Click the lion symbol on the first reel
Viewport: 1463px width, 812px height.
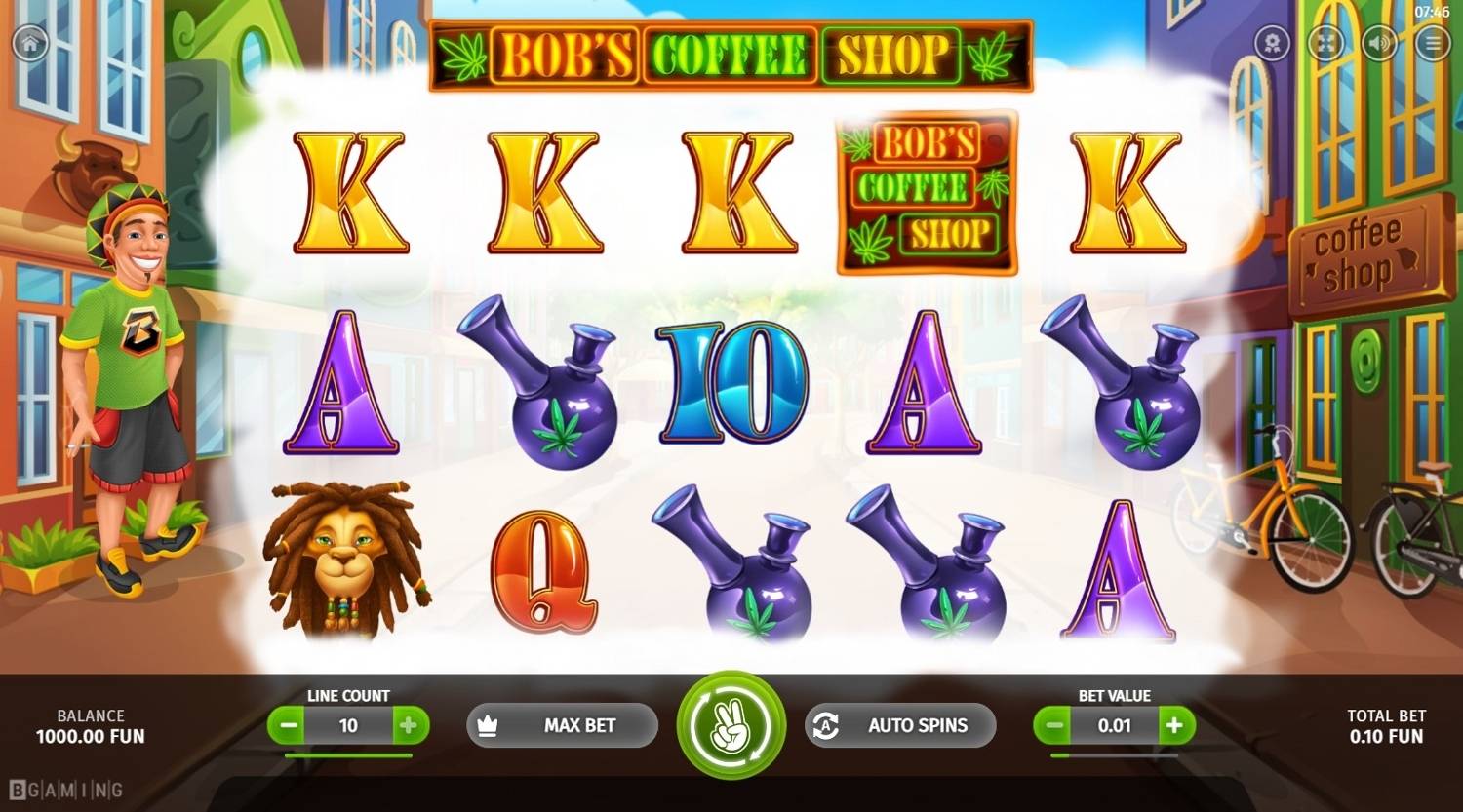click(x=346, y=565)
